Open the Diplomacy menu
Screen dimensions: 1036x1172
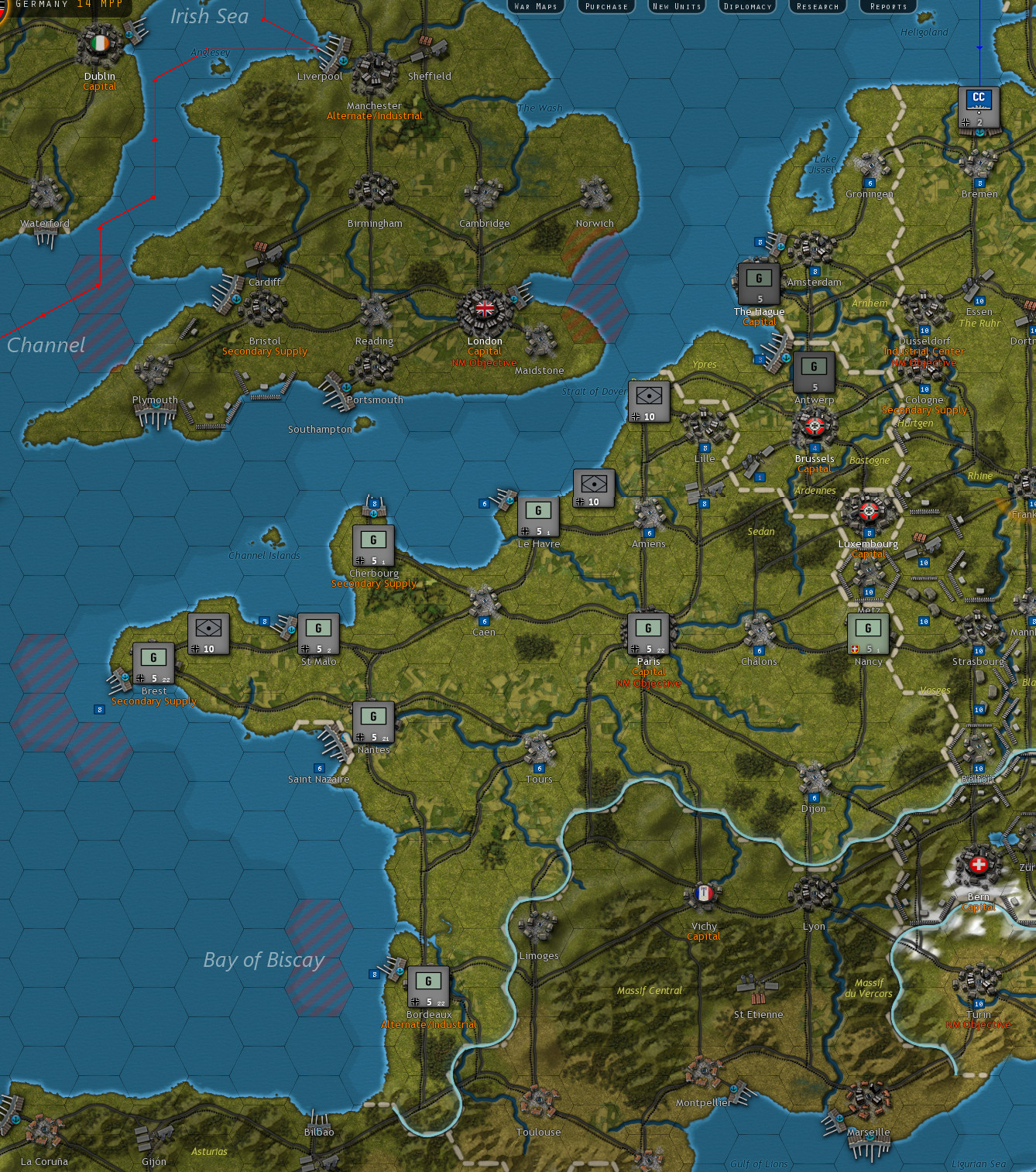(746, 6)
